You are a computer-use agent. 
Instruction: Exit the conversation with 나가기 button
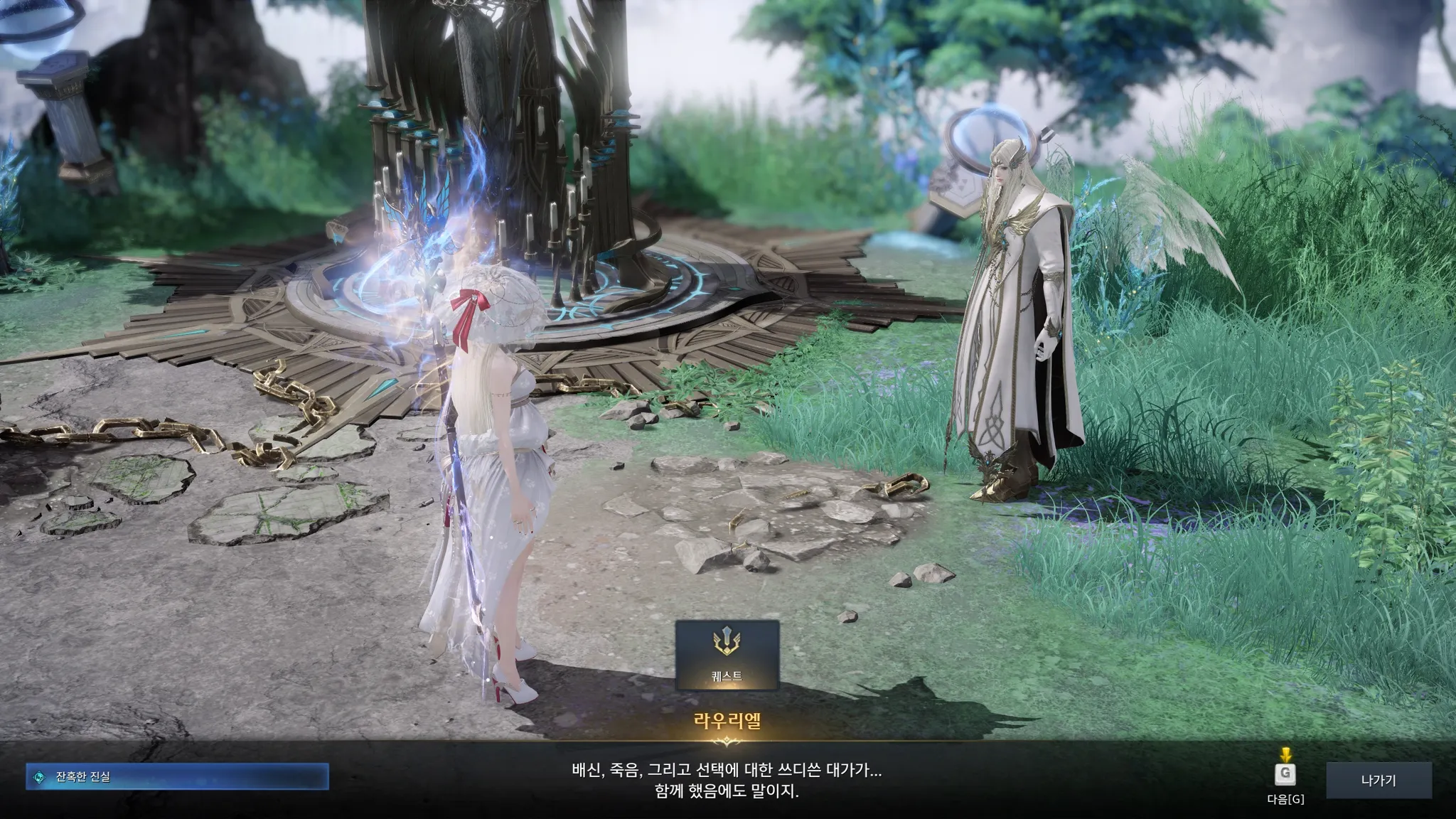click(x=1378, y=781)
